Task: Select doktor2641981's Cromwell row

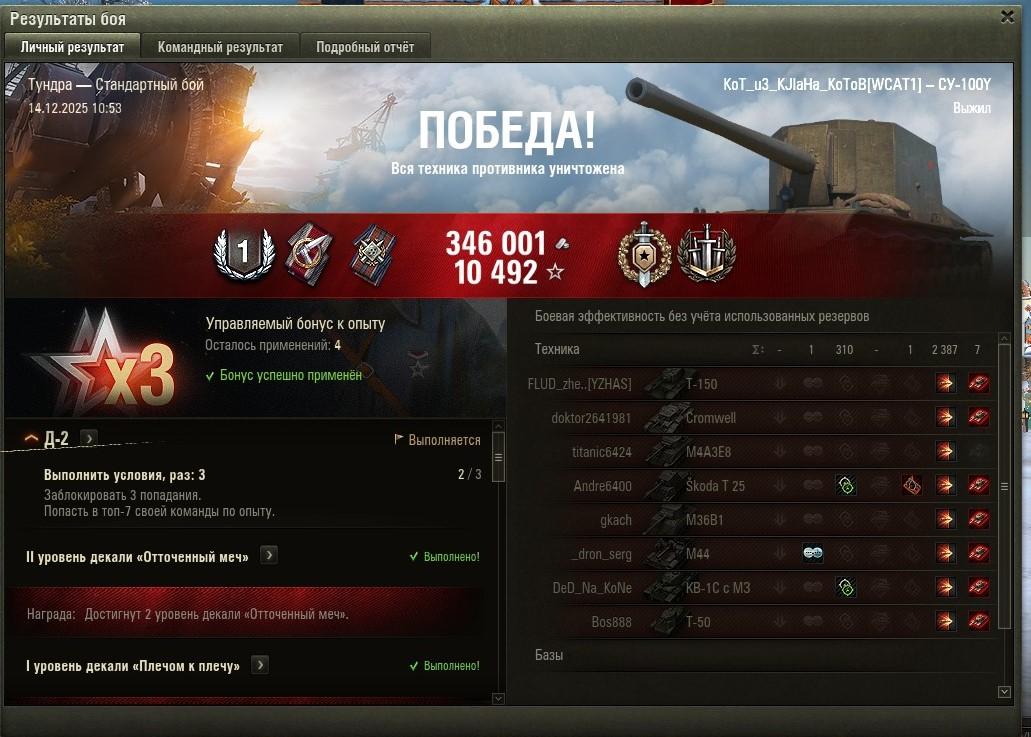Action: (x=700, y=418)
